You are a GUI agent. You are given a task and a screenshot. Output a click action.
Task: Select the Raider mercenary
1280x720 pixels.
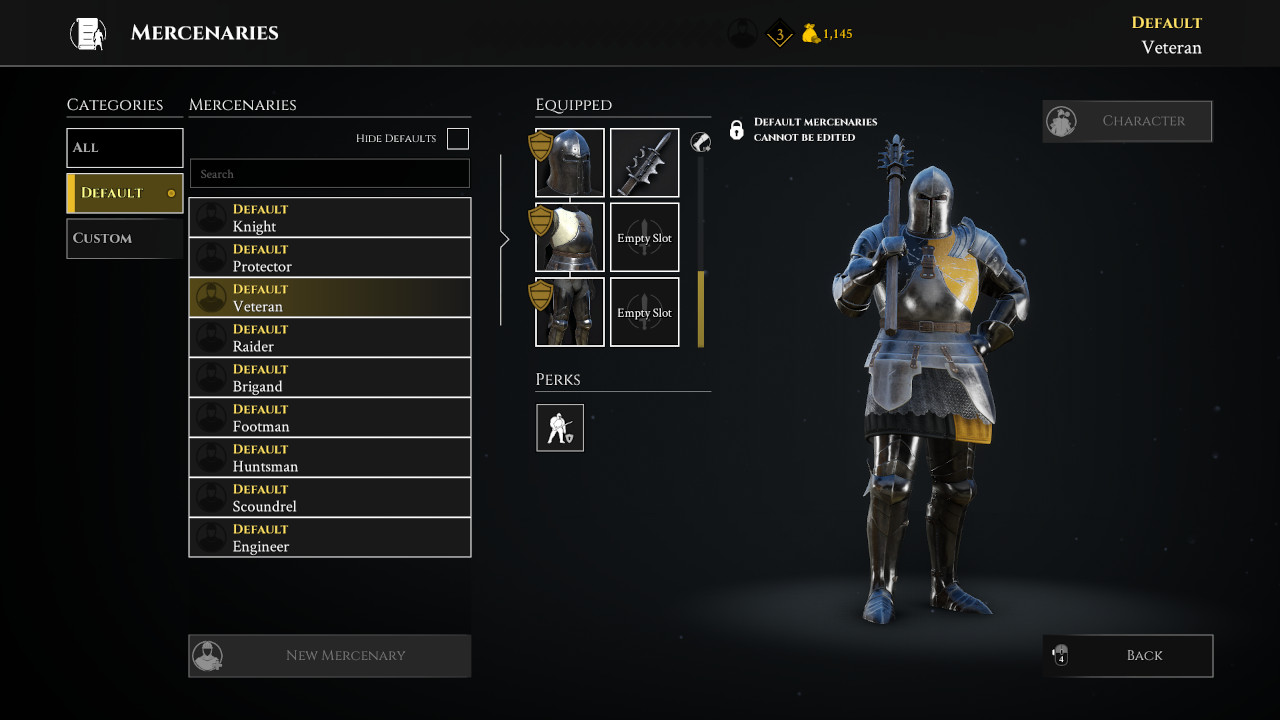point(330,338)
